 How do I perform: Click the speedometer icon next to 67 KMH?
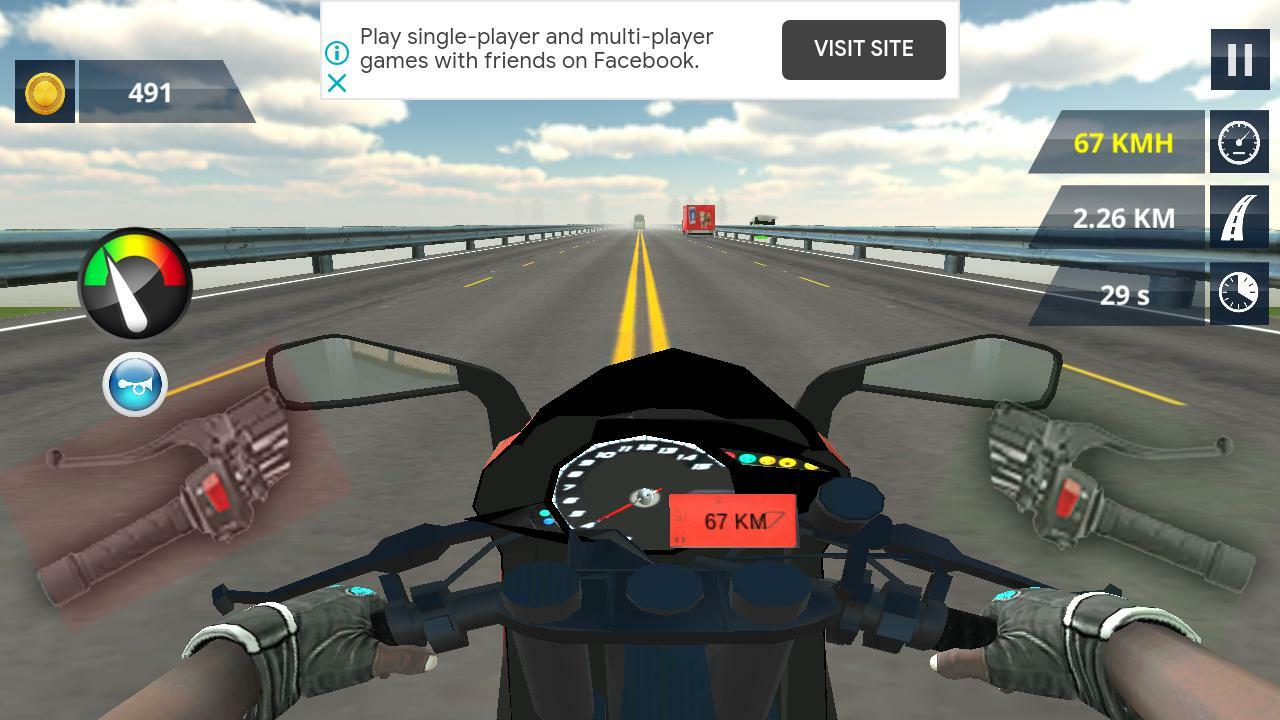pyautogui.click(x=1239, y=143)
